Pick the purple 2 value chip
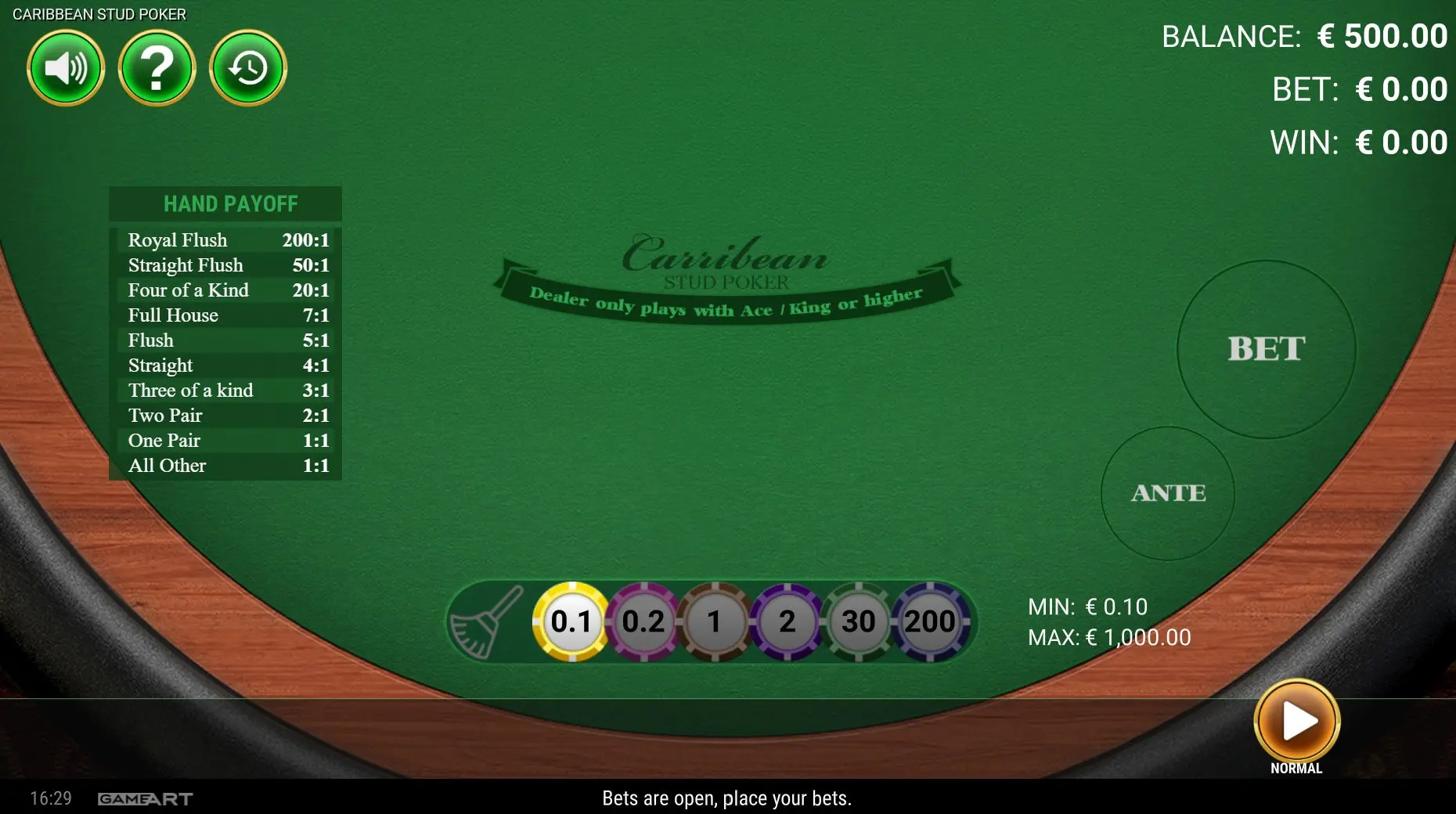The height and width of the screenshot is (814, 1456). point(786,622)
